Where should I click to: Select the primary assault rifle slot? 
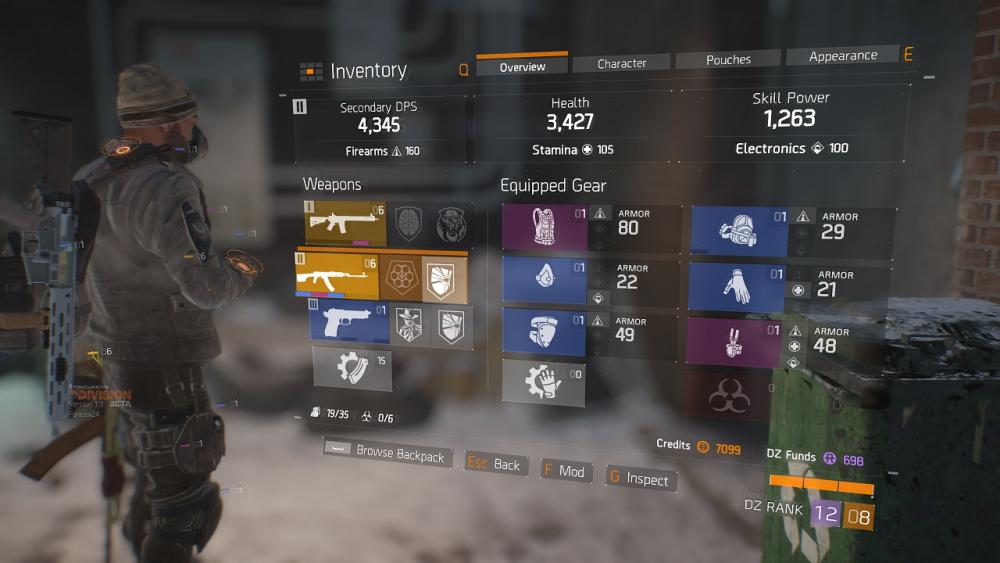click(345, 222)
